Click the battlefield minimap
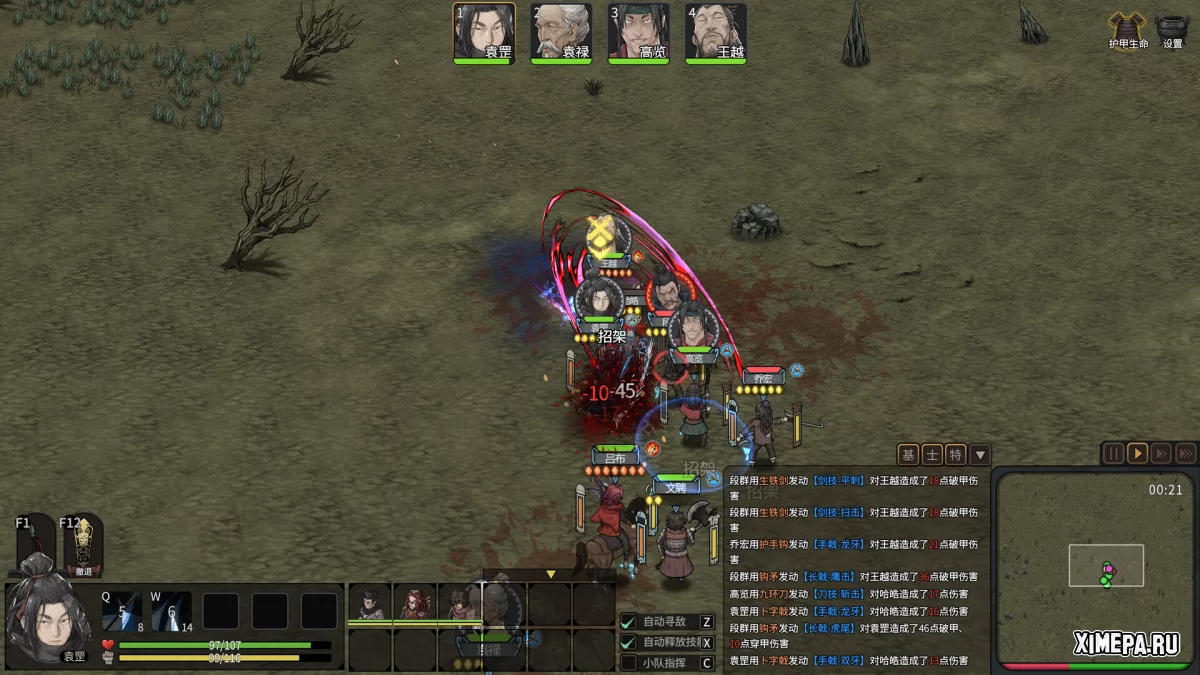 (x=1095, y=568)
